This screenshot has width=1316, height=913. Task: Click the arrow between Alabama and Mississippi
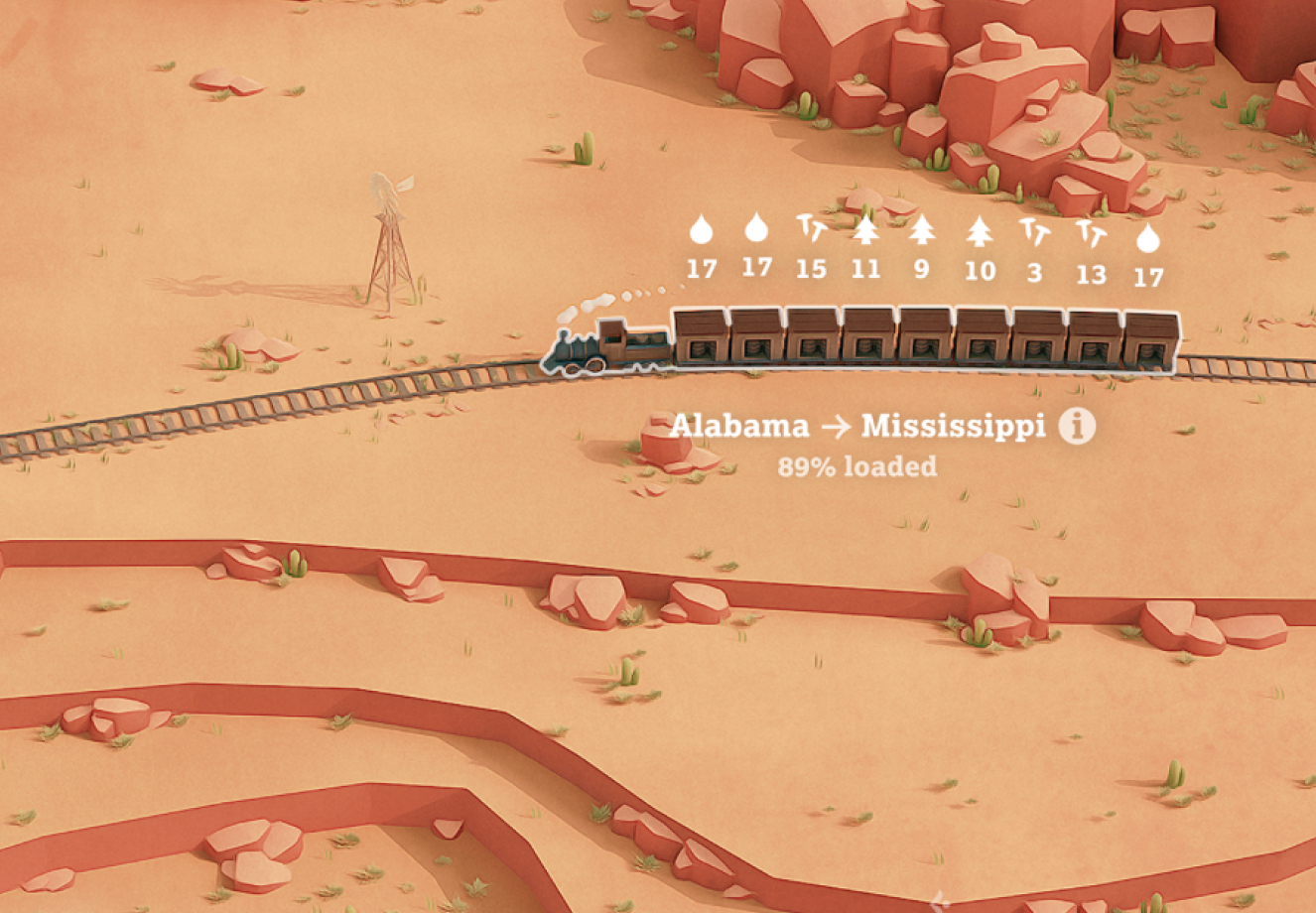tap(837, 427)
